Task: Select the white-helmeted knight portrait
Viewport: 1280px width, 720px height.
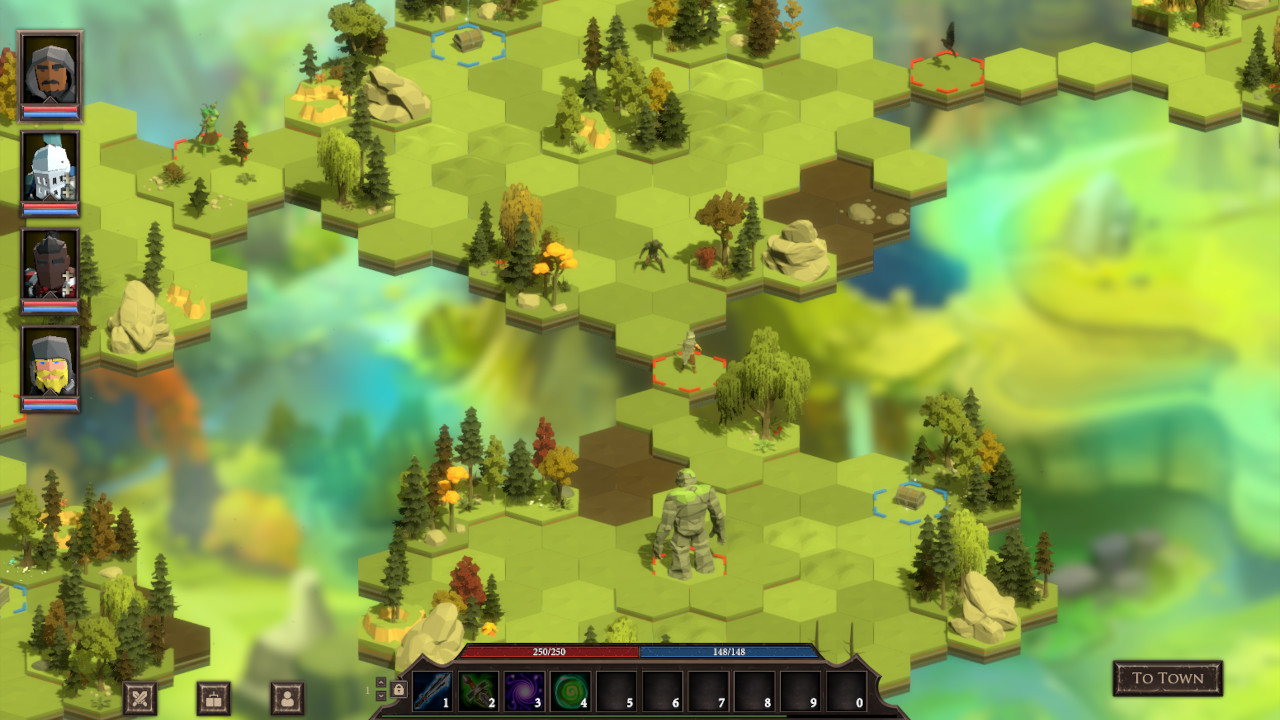Action: coord(49,168)
